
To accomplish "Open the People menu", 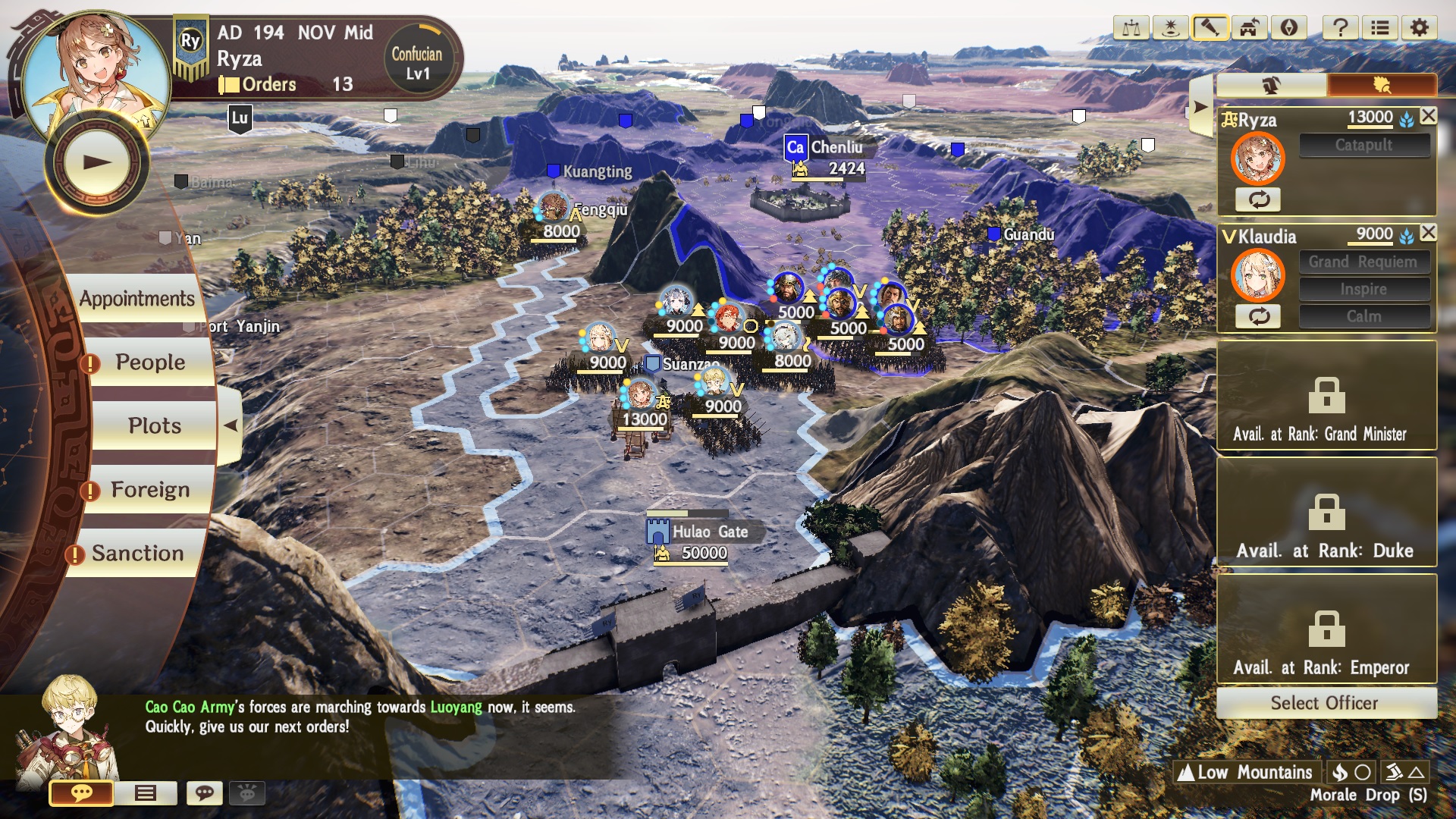I will click(150, 362).
